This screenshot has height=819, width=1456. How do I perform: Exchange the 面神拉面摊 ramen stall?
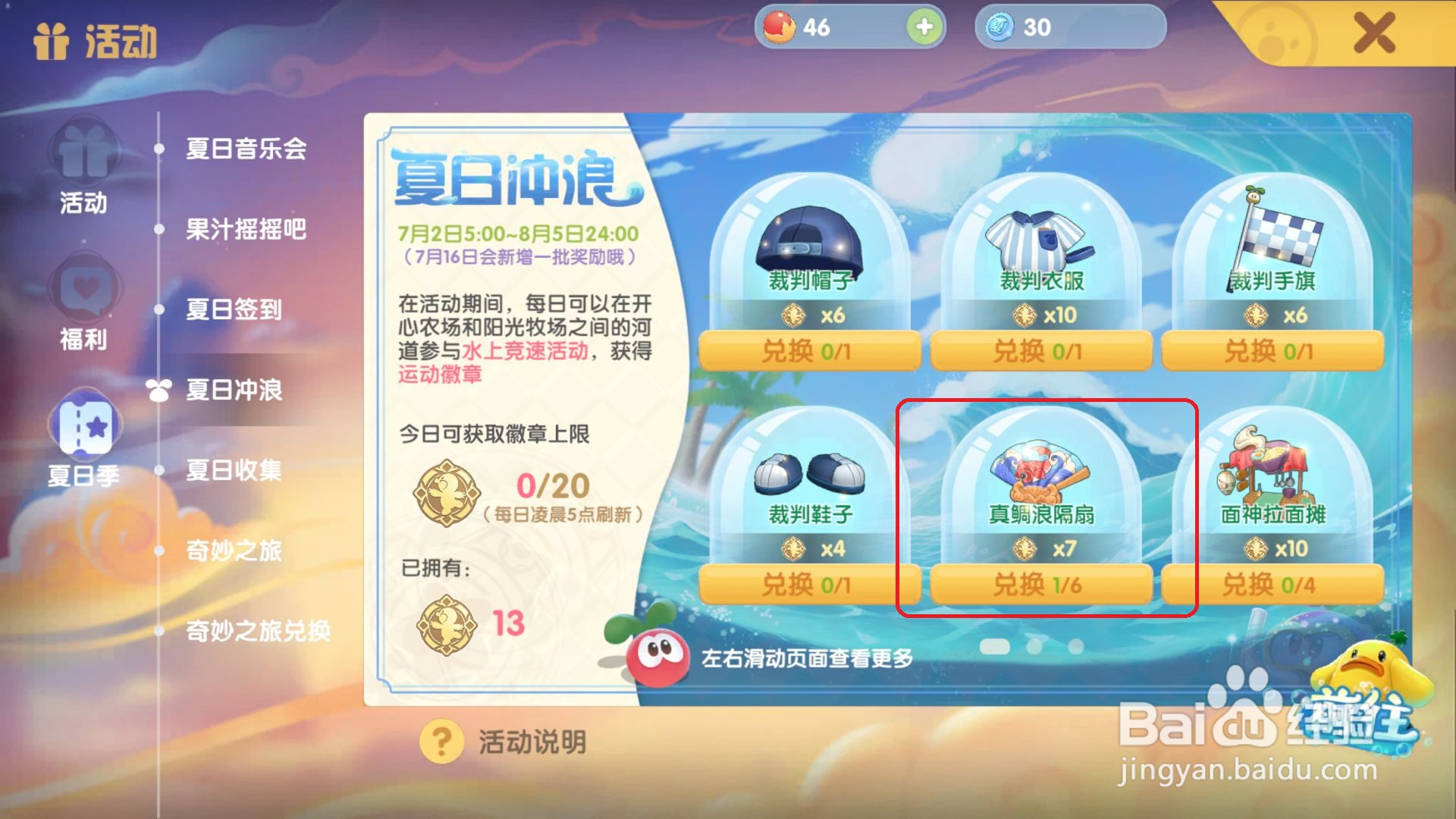(1271, 585)
